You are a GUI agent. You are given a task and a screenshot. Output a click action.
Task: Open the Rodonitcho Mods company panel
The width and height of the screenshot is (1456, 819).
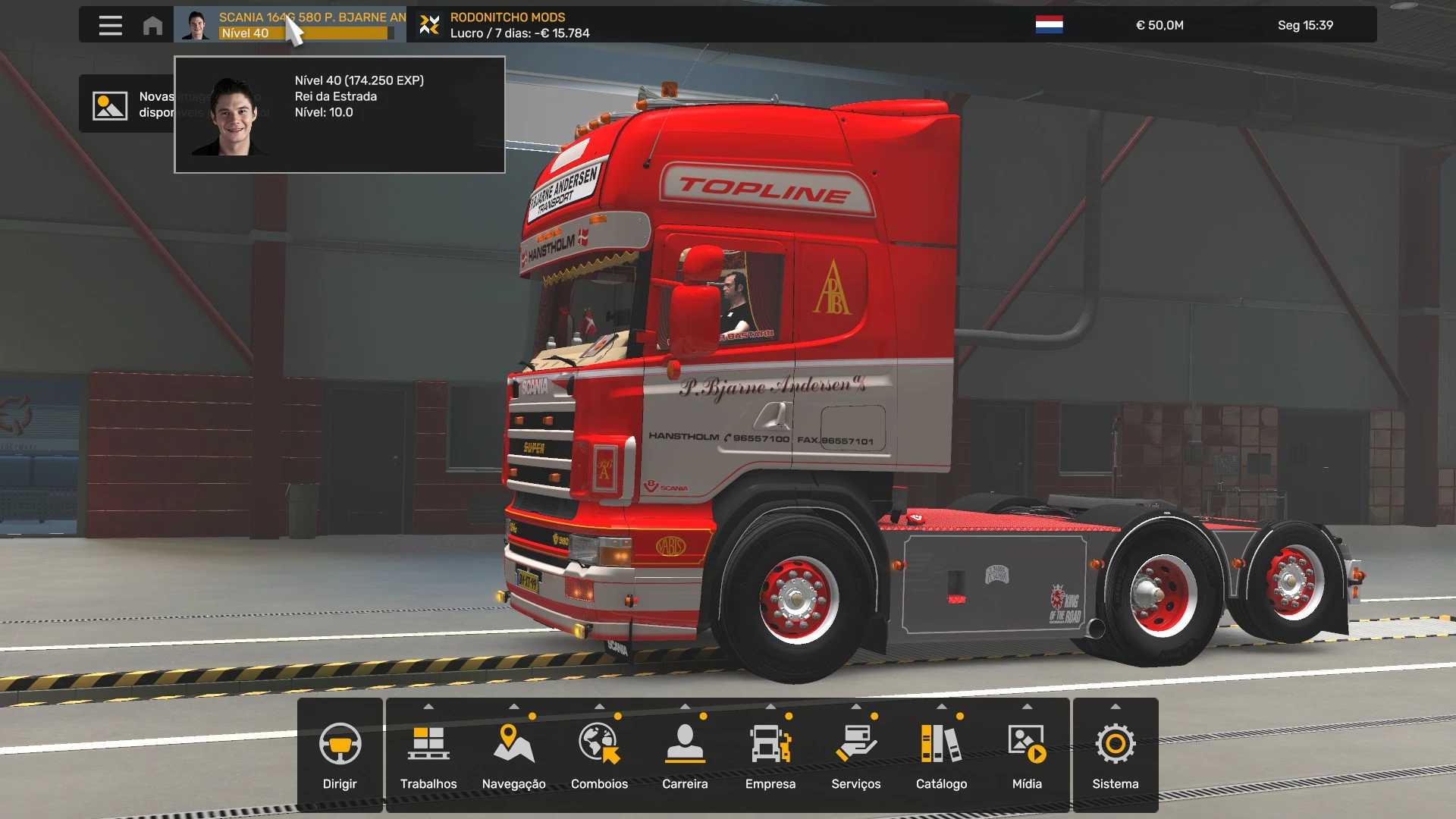point(506,25)
